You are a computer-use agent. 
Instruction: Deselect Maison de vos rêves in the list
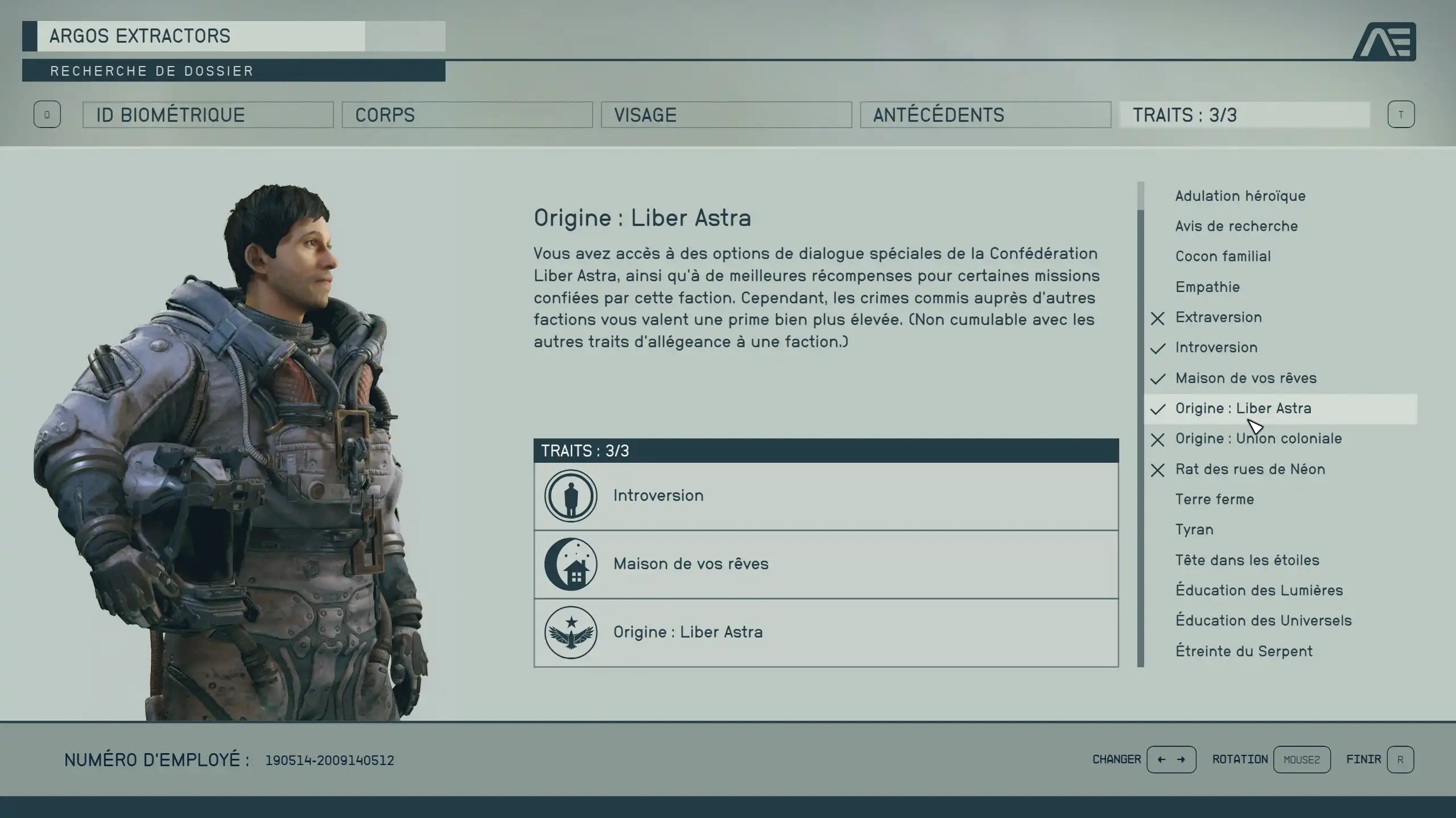click(1245, 378)
